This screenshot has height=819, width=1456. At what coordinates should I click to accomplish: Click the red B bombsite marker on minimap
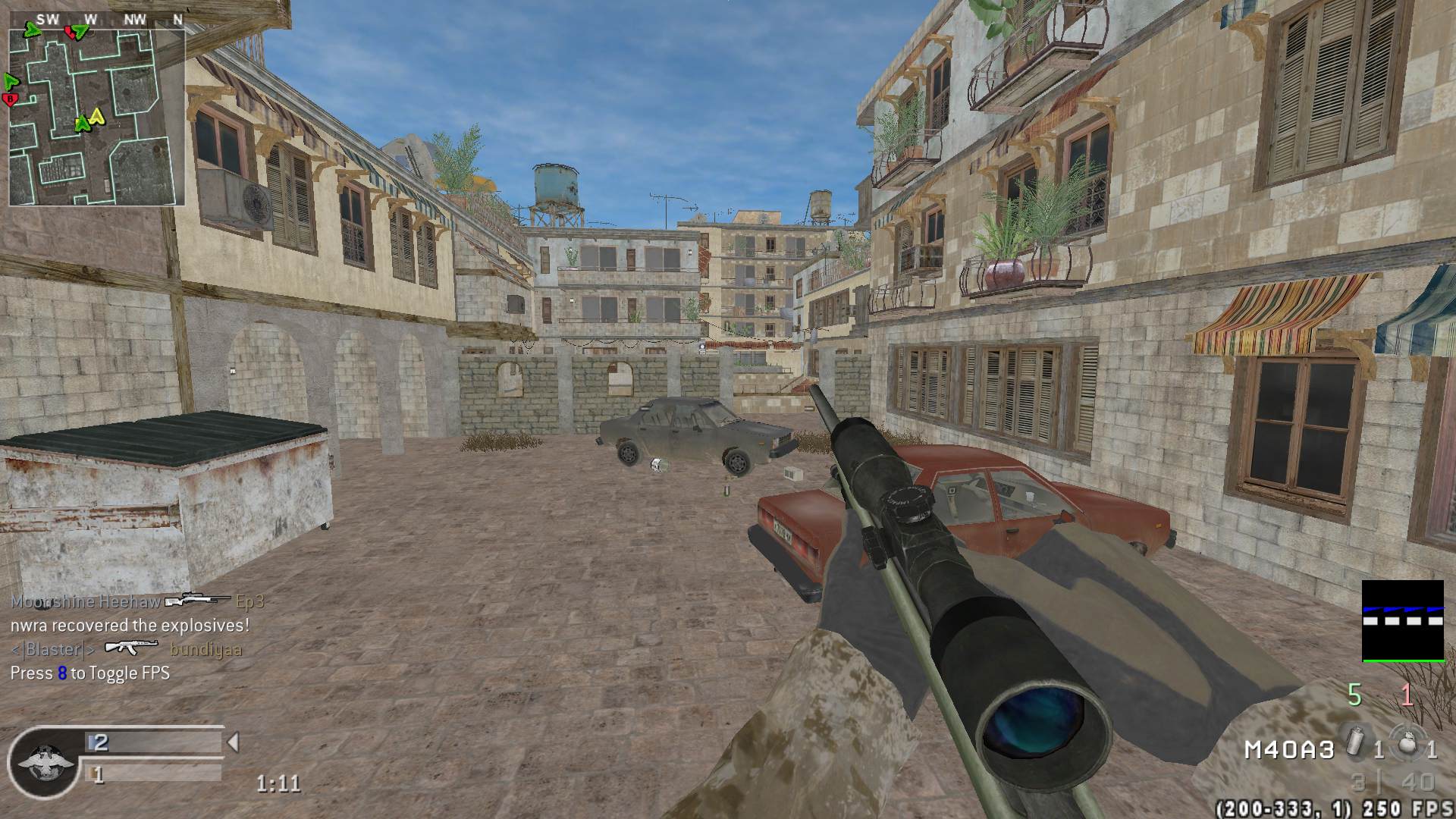(x=11, y=99)
